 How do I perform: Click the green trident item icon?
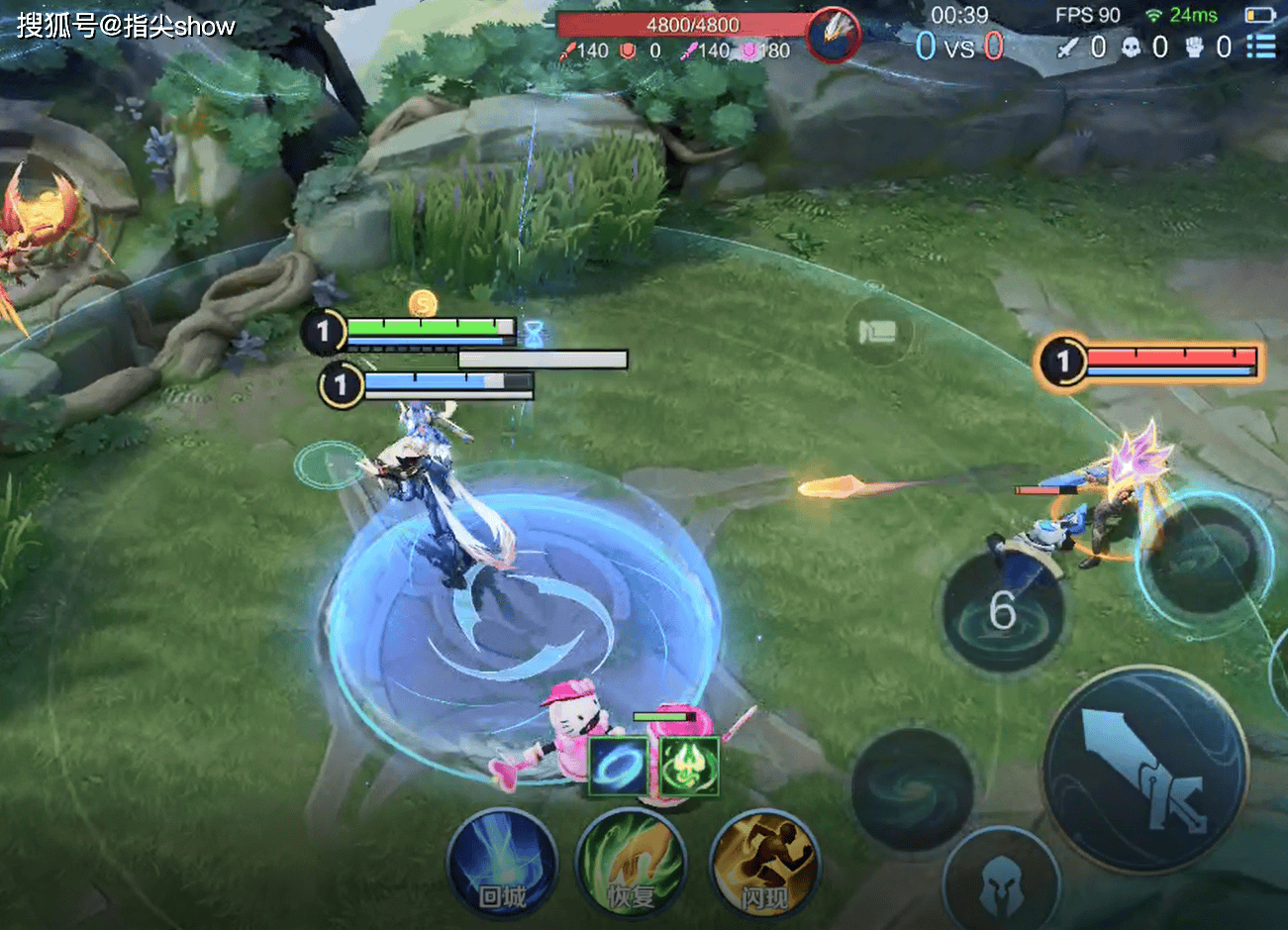(x=688, y=766)
